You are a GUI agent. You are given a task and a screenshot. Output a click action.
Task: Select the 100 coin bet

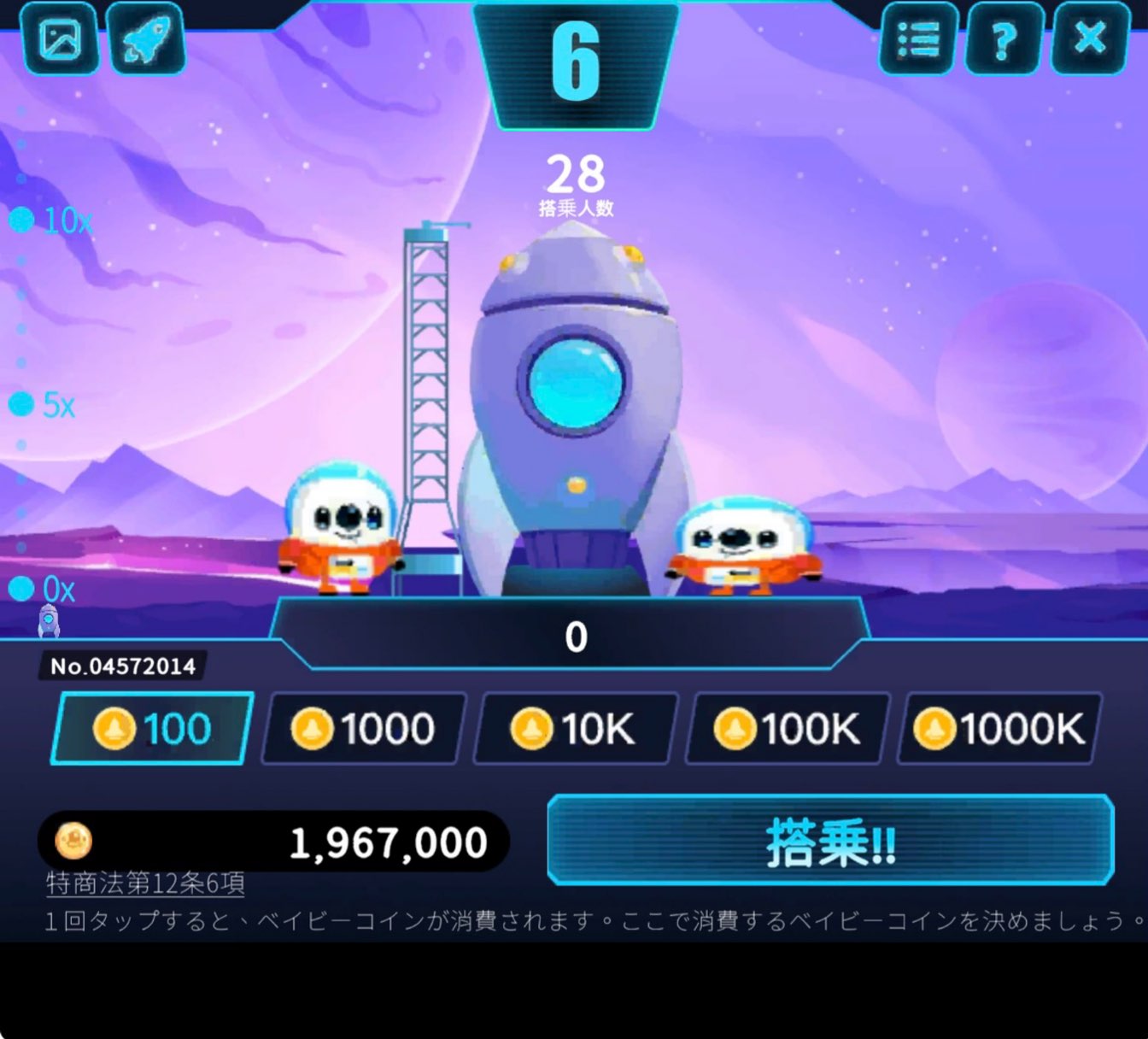[153, 729]
